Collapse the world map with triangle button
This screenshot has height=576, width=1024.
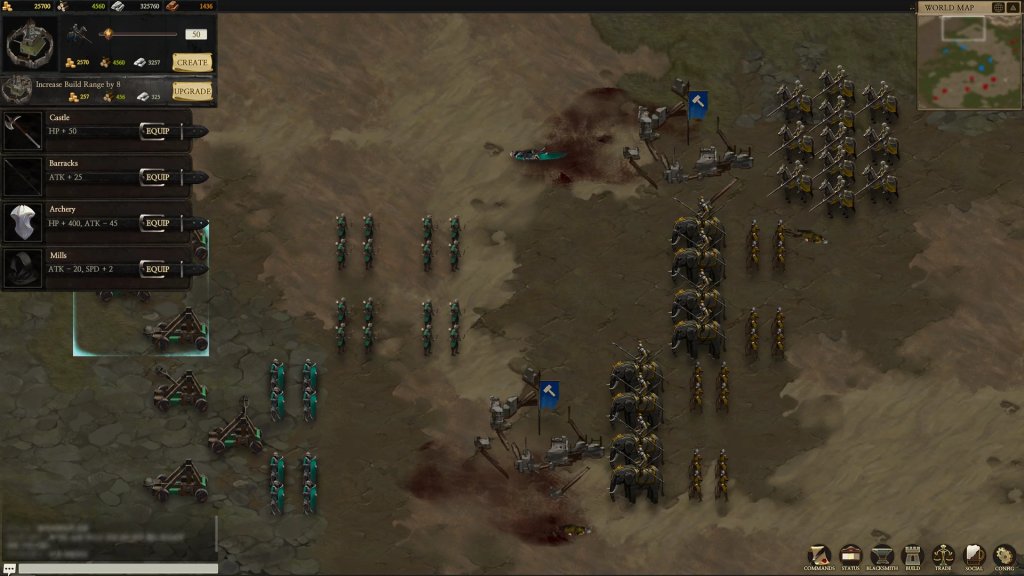[x=1013, y=8]
